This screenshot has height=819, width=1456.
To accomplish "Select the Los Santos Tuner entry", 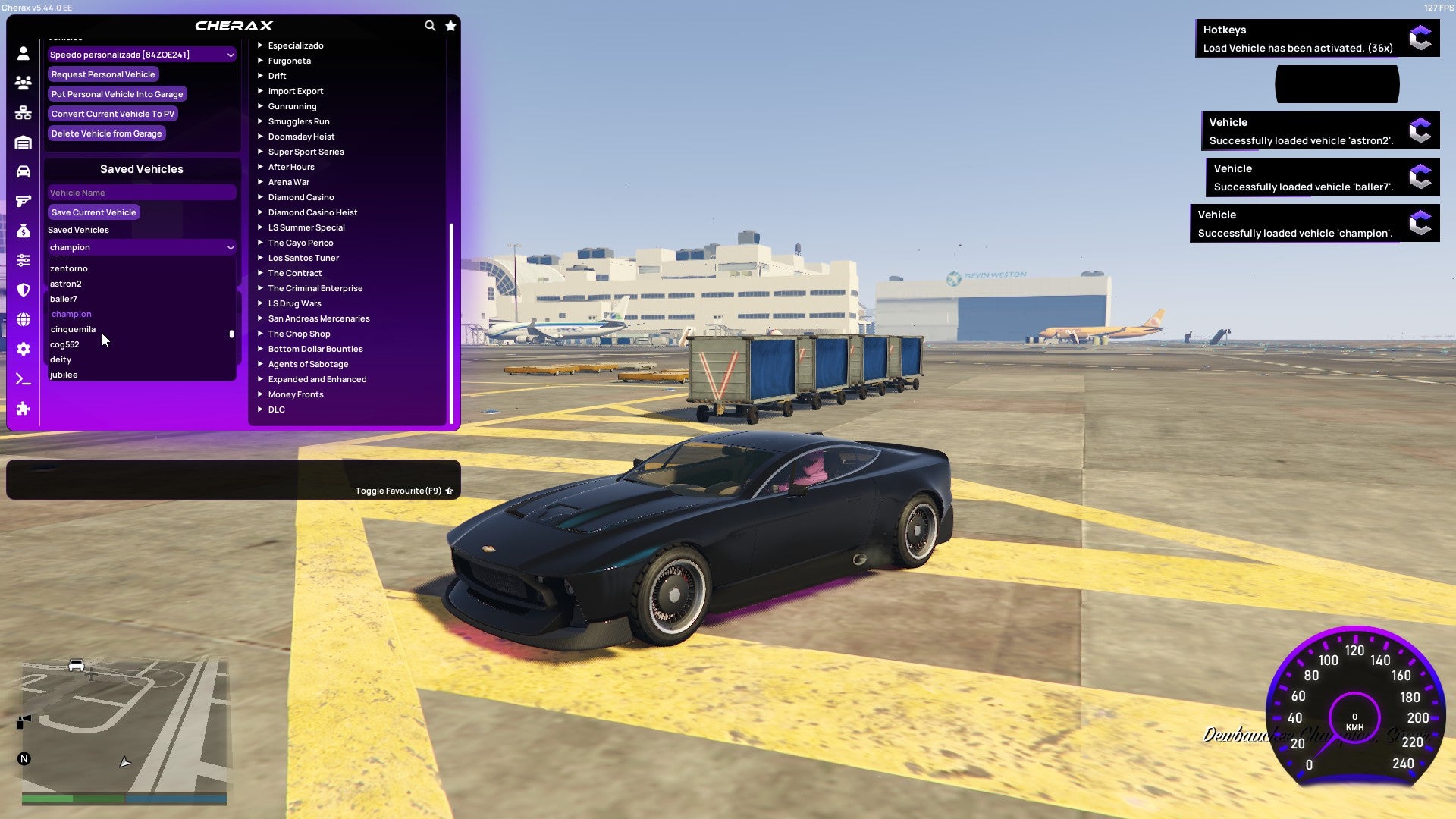I will (303, 258).
